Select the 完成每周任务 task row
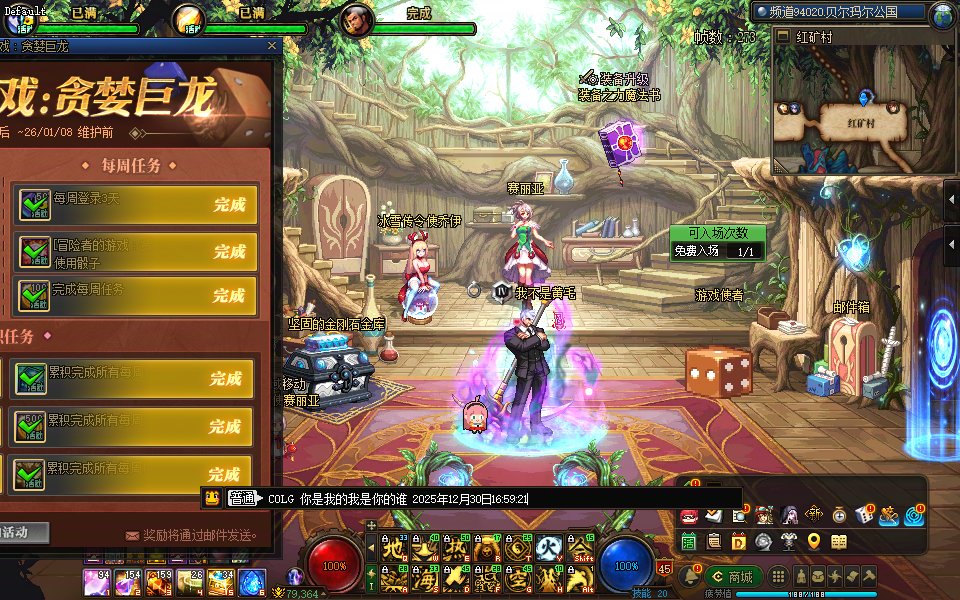Image resolution: width=960 pixels, height=600 pixels. tap(135, 296)
